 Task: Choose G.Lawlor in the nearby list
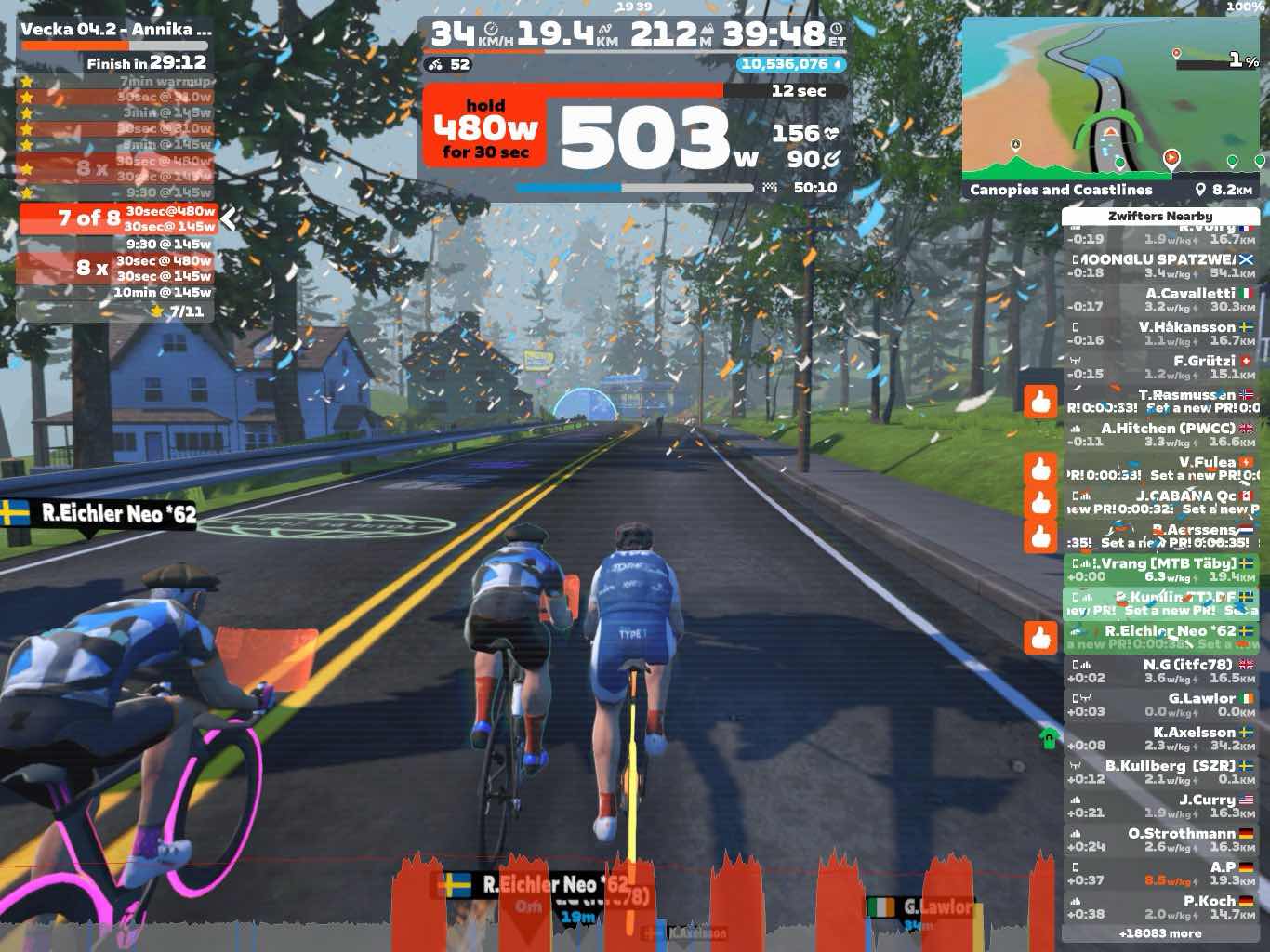click(1160, 705)
